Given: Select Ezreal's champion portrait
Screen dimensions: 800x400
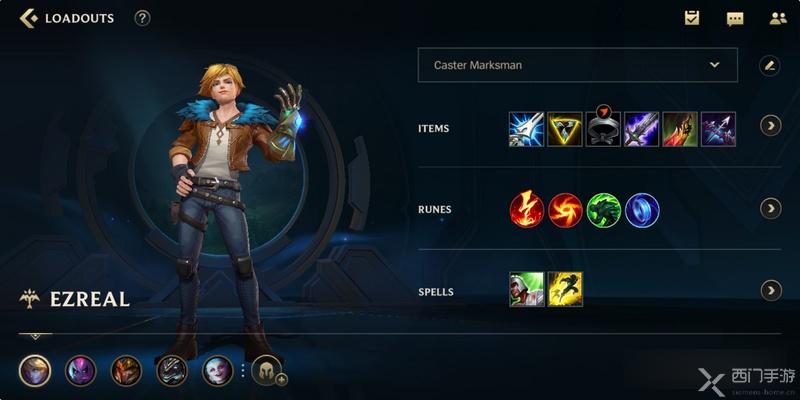Looking at the screenshot, I should tap(35, 371).
